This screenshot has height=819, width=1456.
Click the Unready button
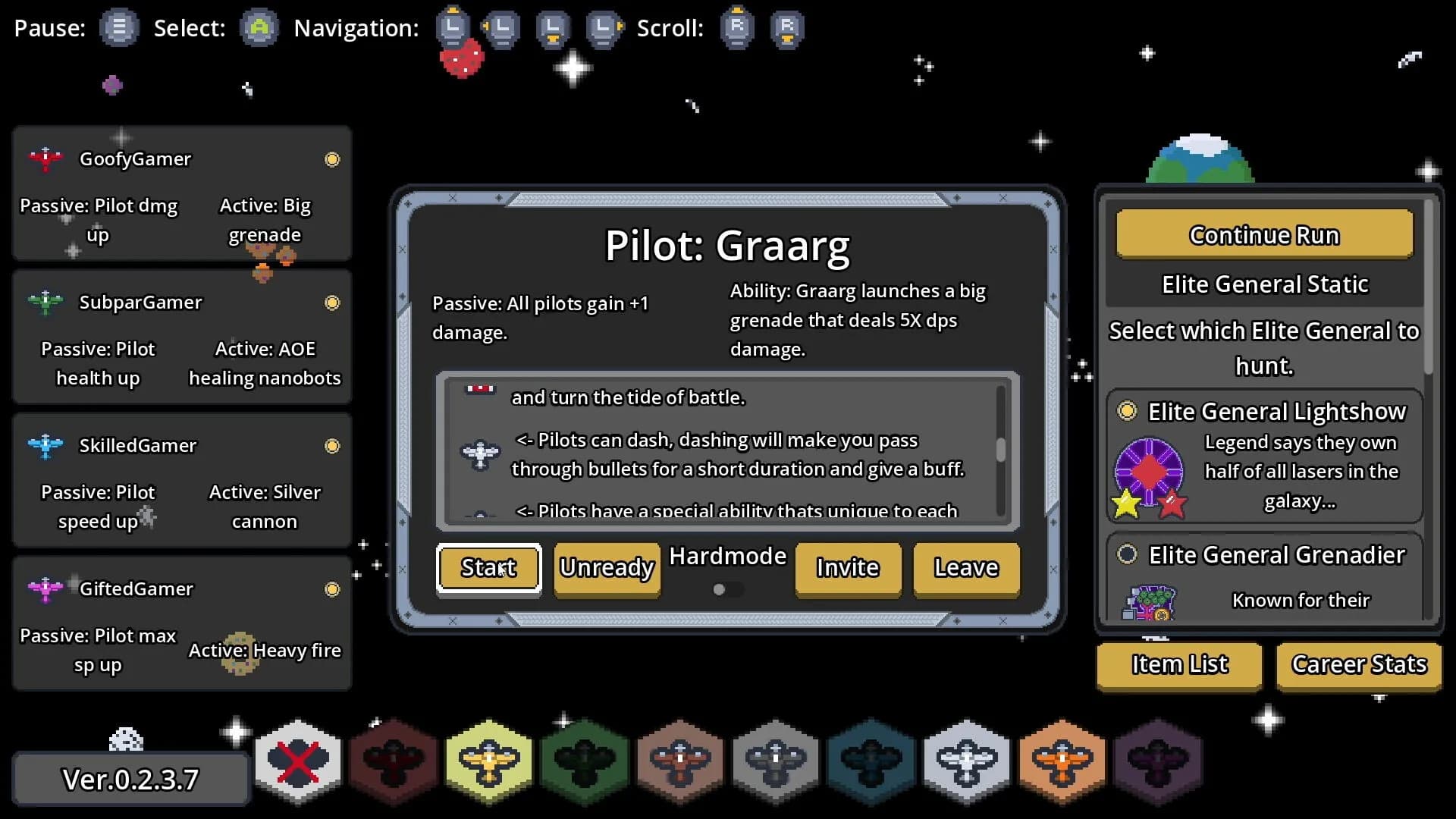(x=607, y=568)
